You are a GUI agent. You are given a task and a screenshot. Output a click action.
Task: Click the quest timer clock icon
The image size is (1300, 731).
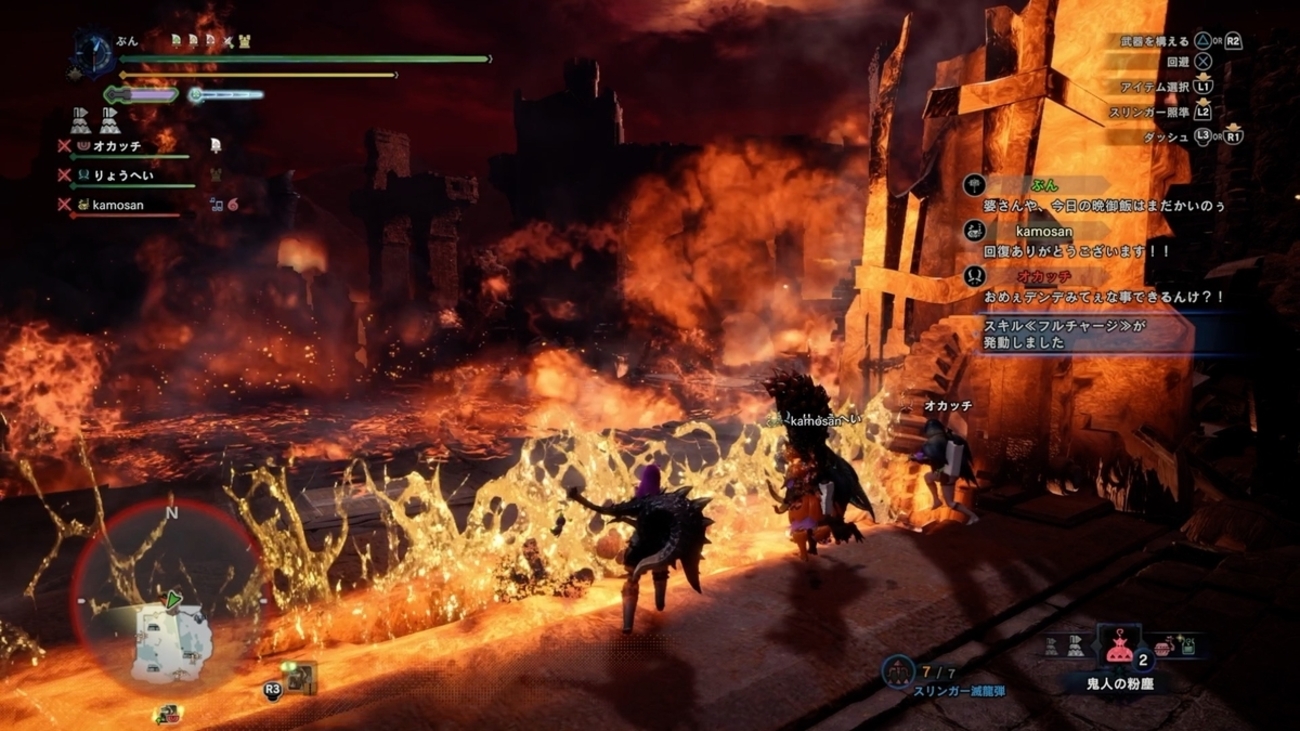pyautogui.click(x=97, y=55)
